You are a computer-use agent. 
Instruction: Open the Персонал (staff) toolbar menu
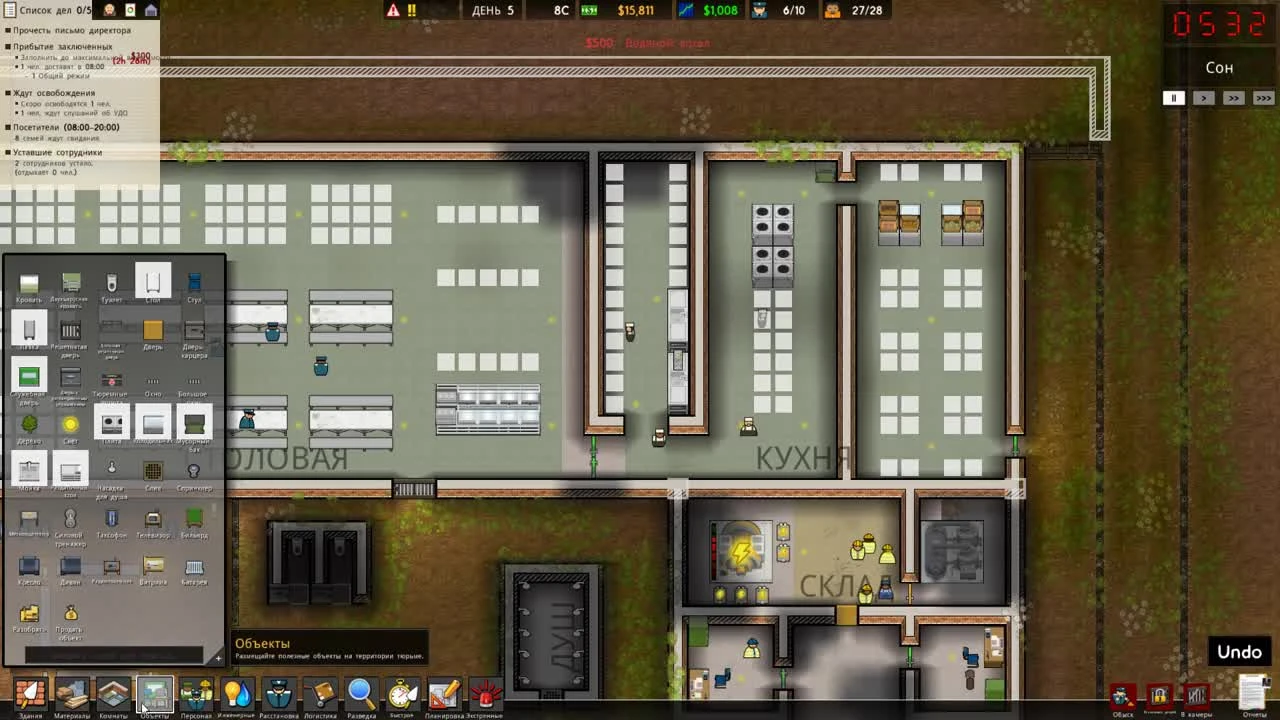196,692
